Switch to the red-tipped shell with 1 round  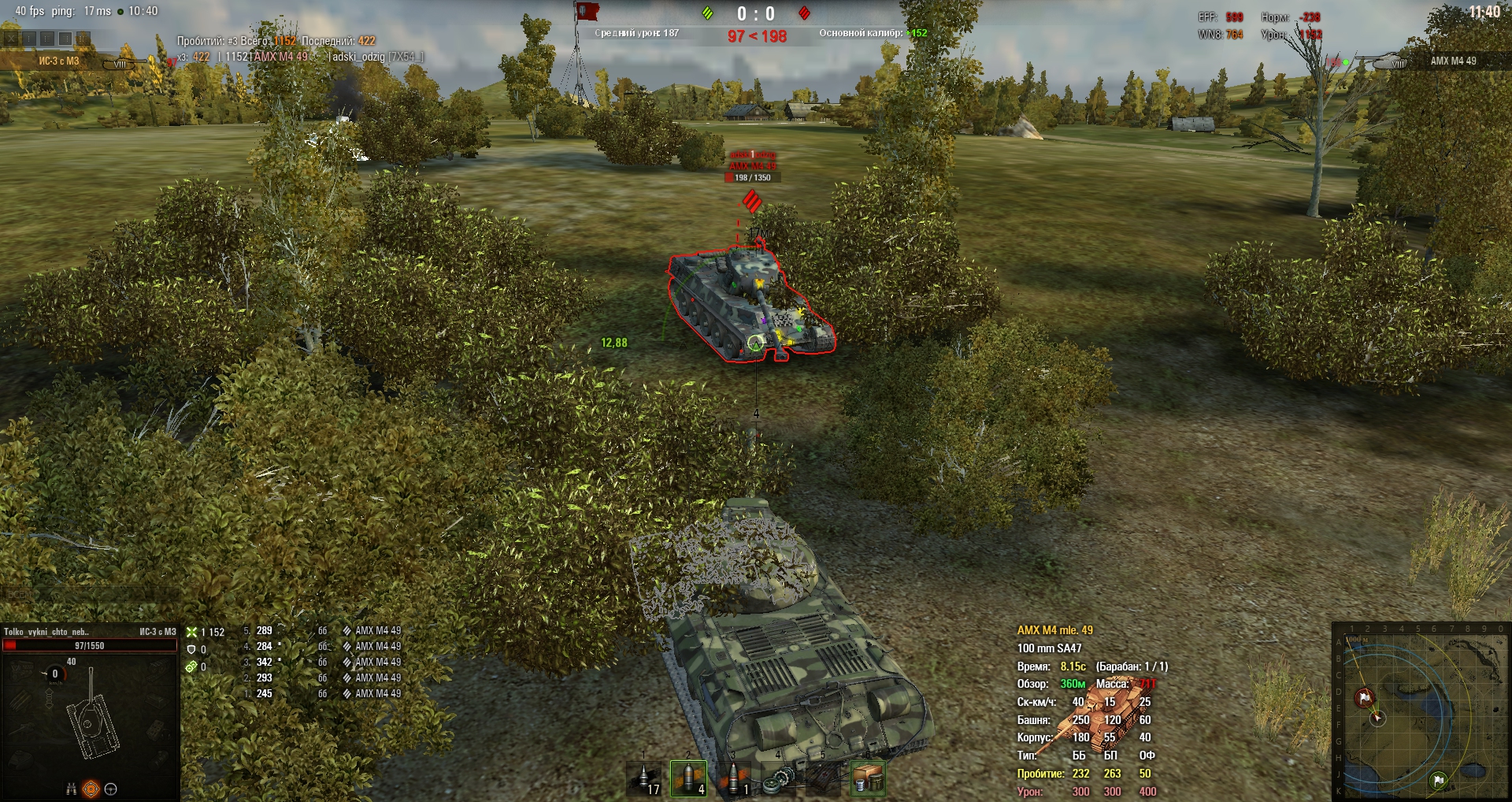734,778
